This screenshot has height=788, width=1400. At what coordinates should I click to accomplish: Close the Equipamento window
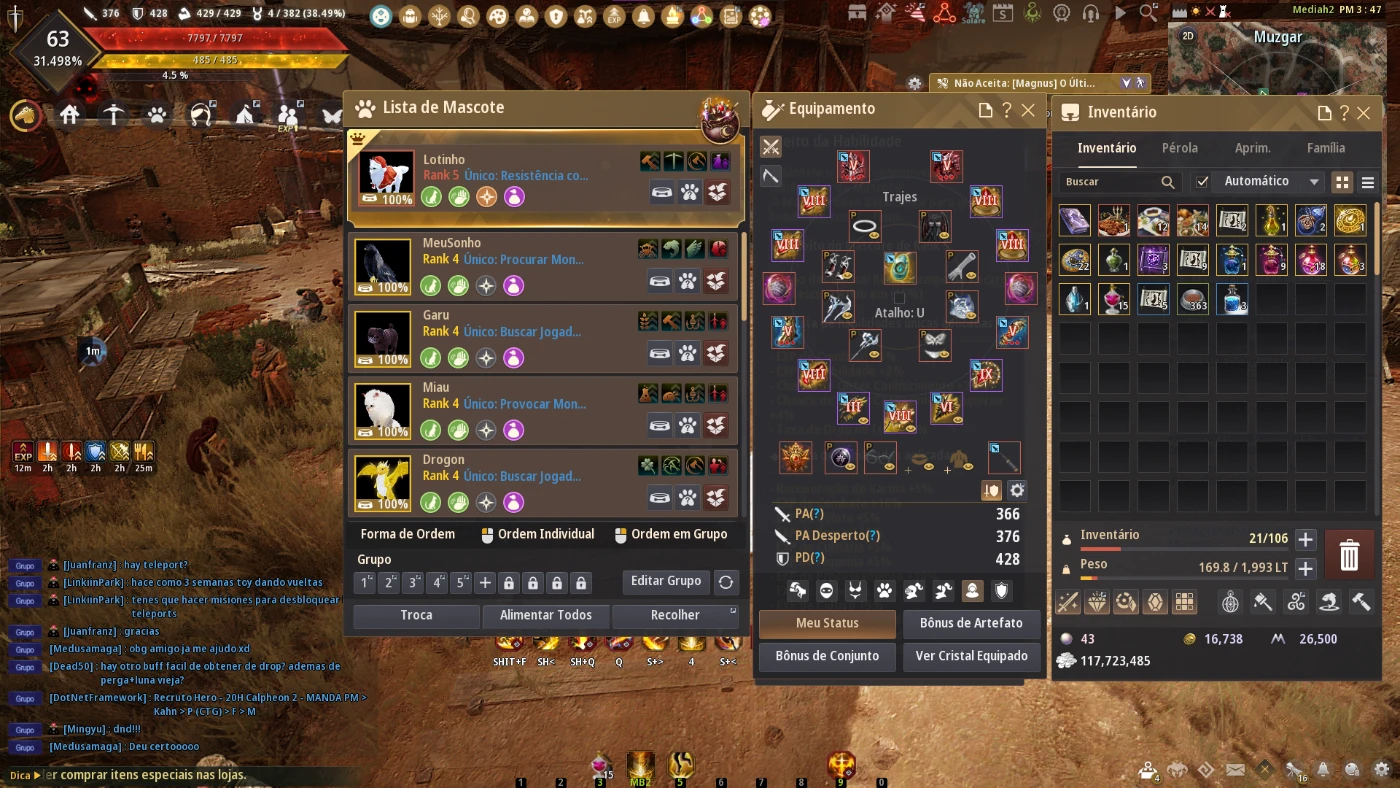[1028, 110]
